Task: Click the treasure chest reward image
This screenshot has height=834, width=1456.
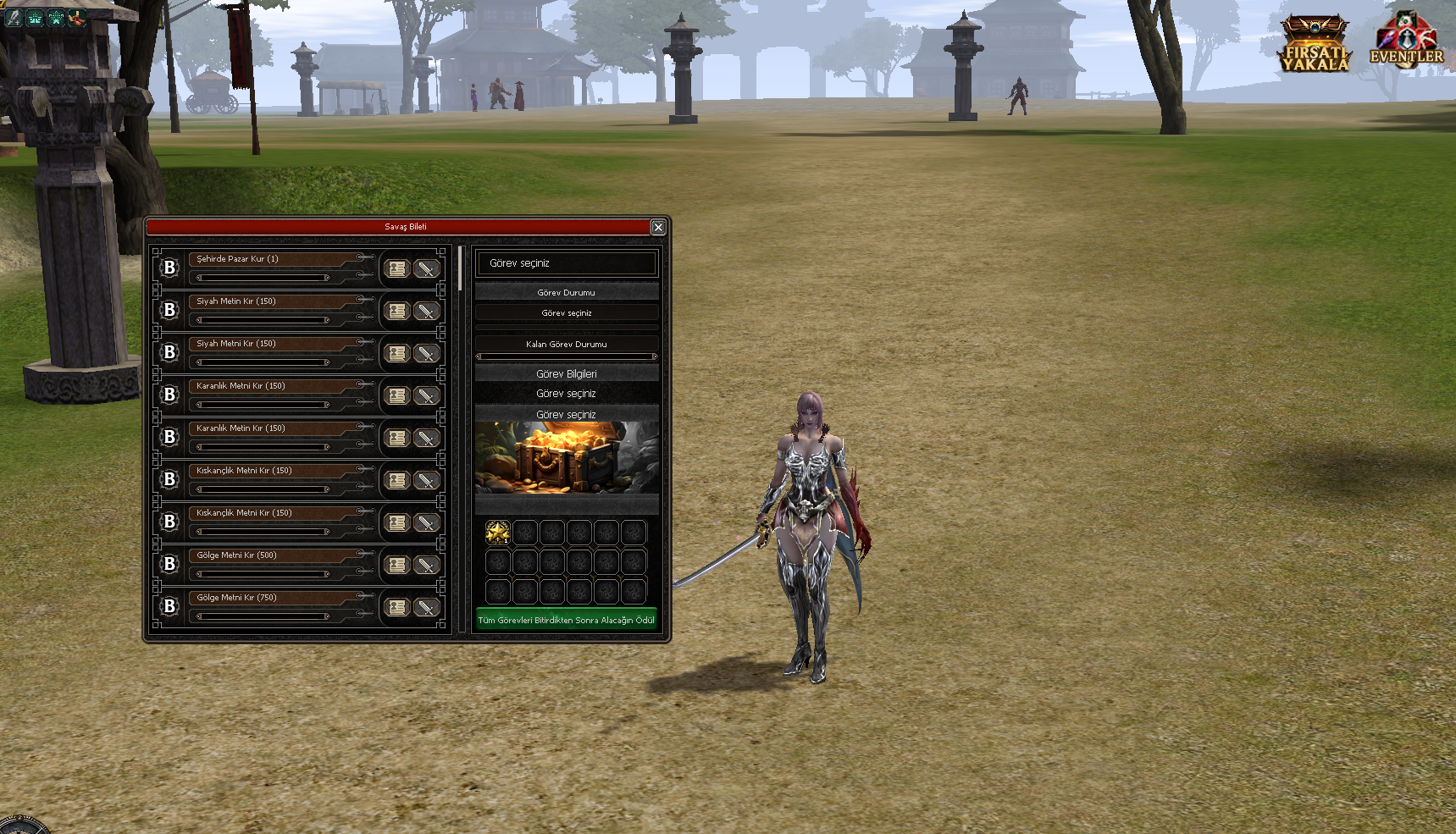Action: tap(566, 457)
